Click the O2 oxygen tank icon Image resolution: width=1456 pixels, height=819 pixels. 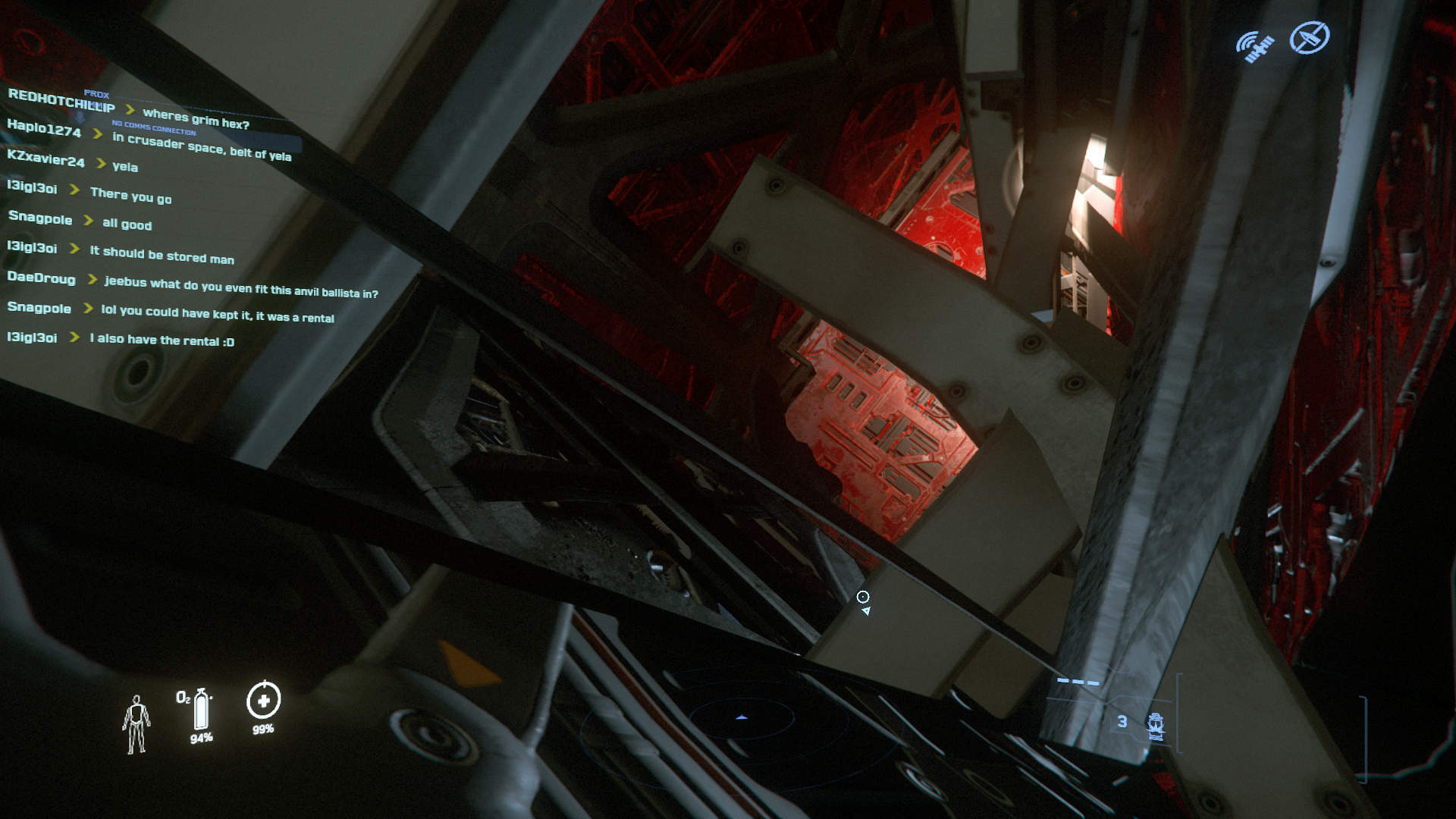click(201, 710)
